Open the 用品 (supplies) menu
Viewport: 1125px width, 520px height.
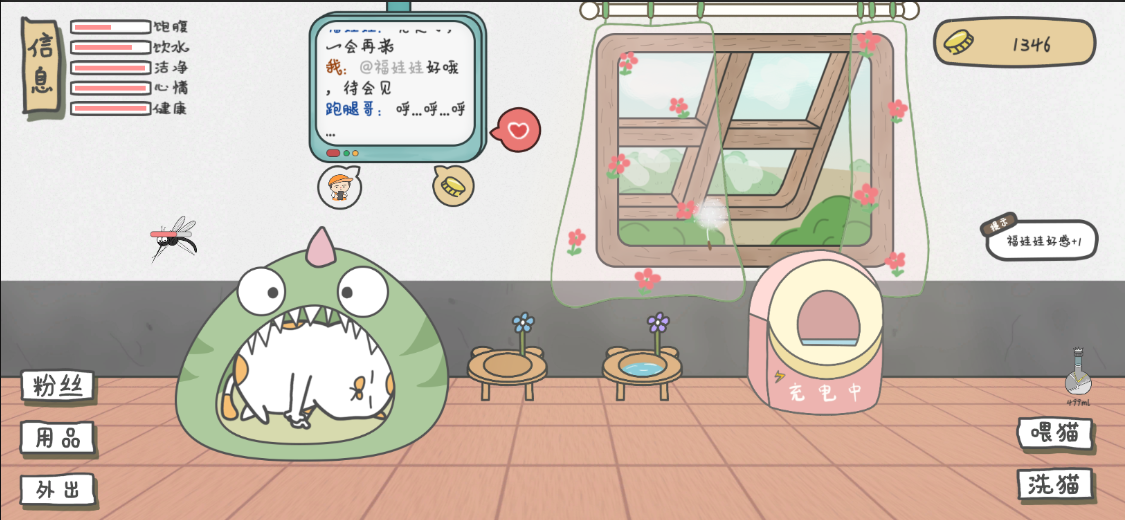(x=58, y=437)
